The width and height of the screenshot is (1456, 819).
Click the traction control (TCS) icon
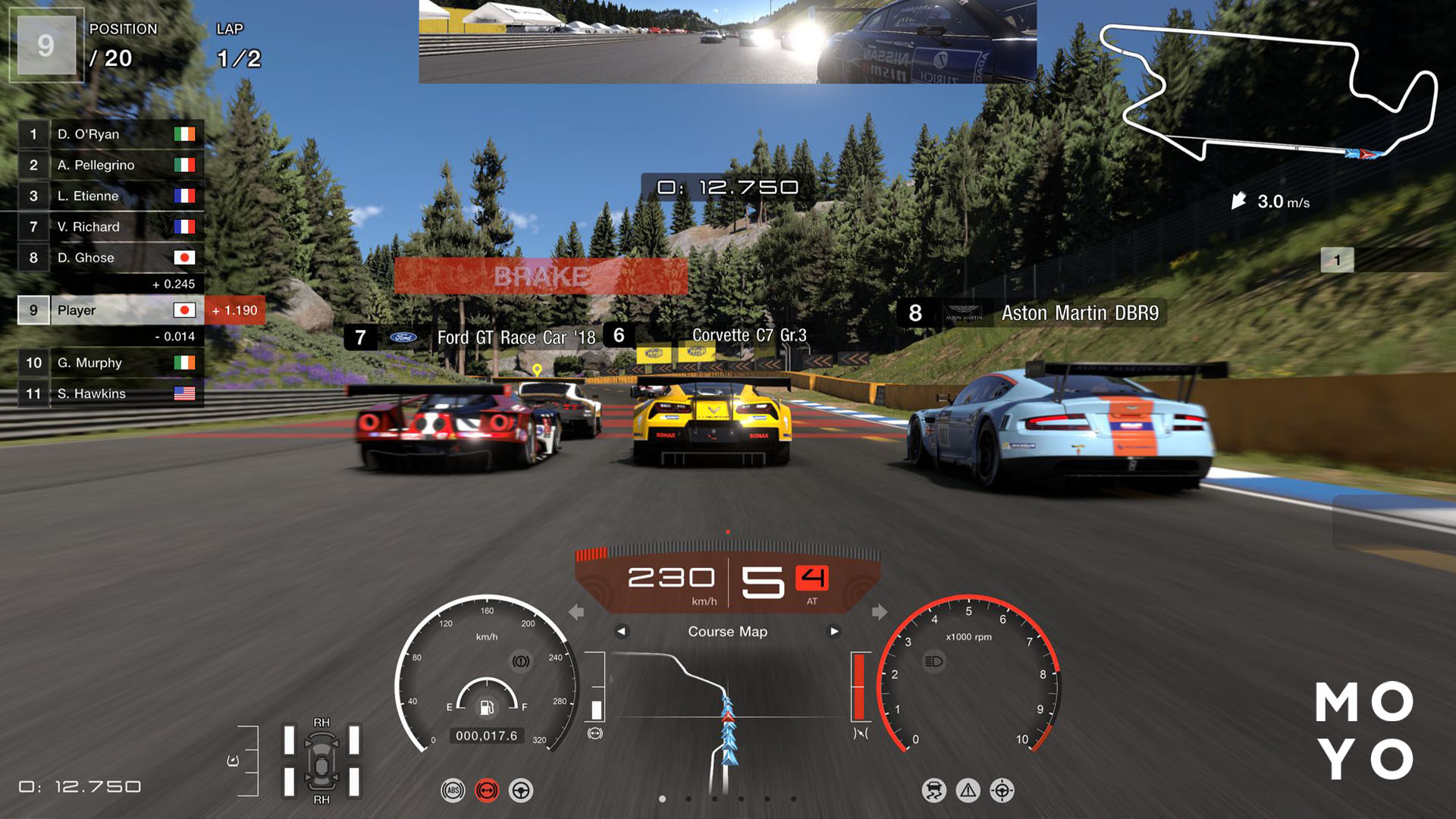click(x=934, y=790)
